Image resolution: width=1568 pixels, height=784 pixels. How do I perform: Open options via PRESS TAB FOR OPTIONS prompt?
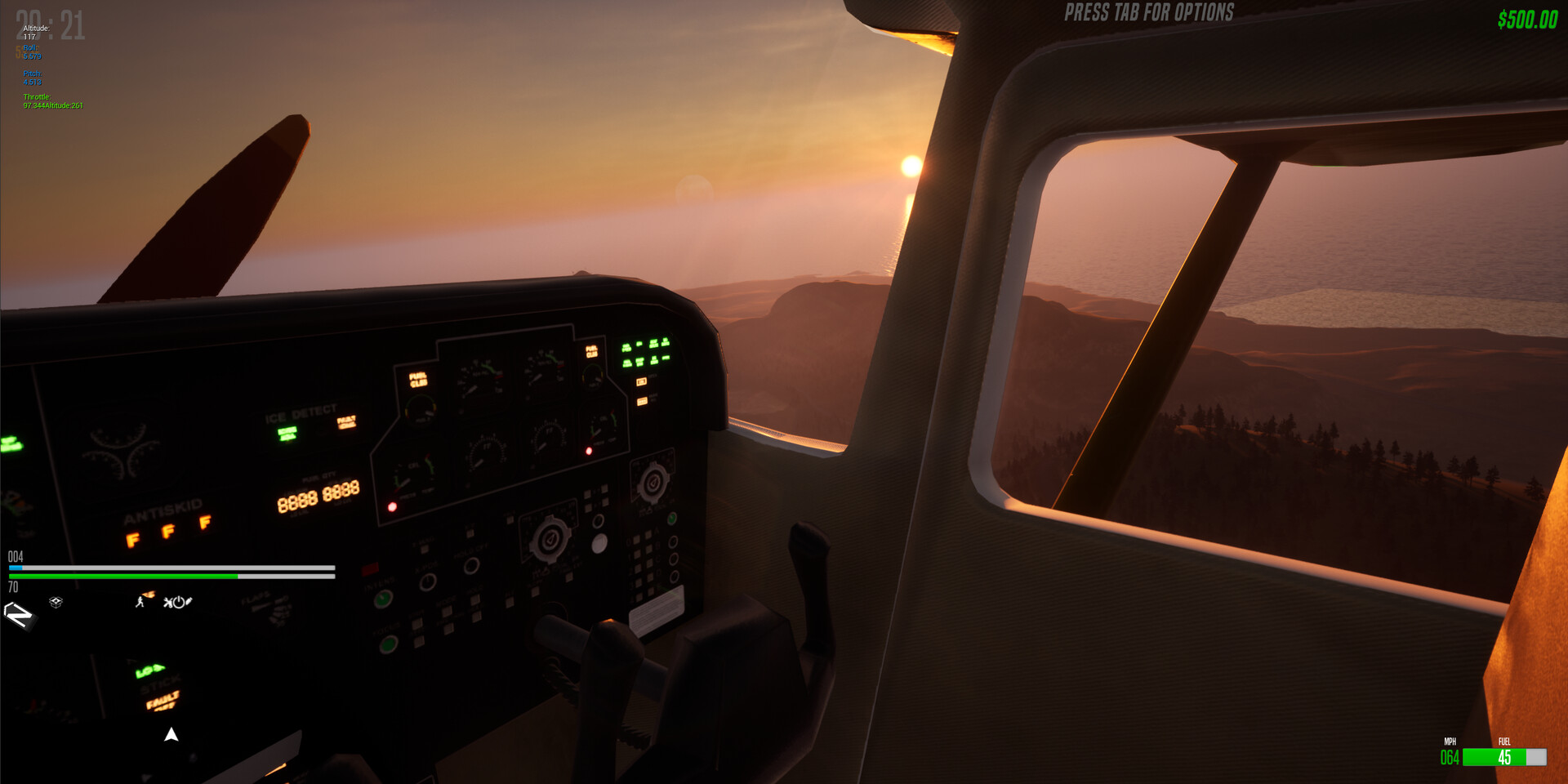[x=1147, y=13]
